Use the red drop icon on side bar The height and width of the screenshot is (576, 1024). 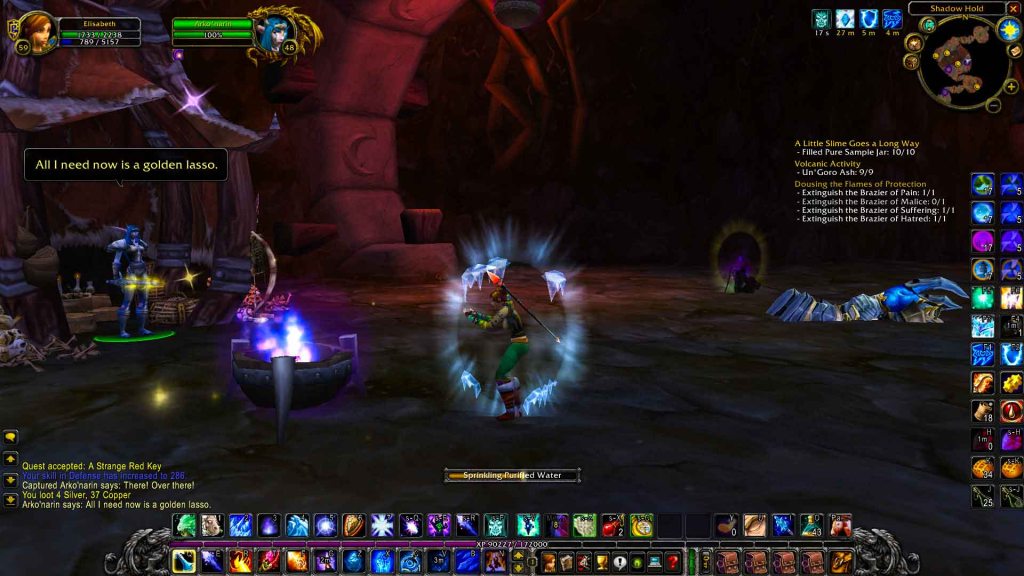click(1012, 411)
